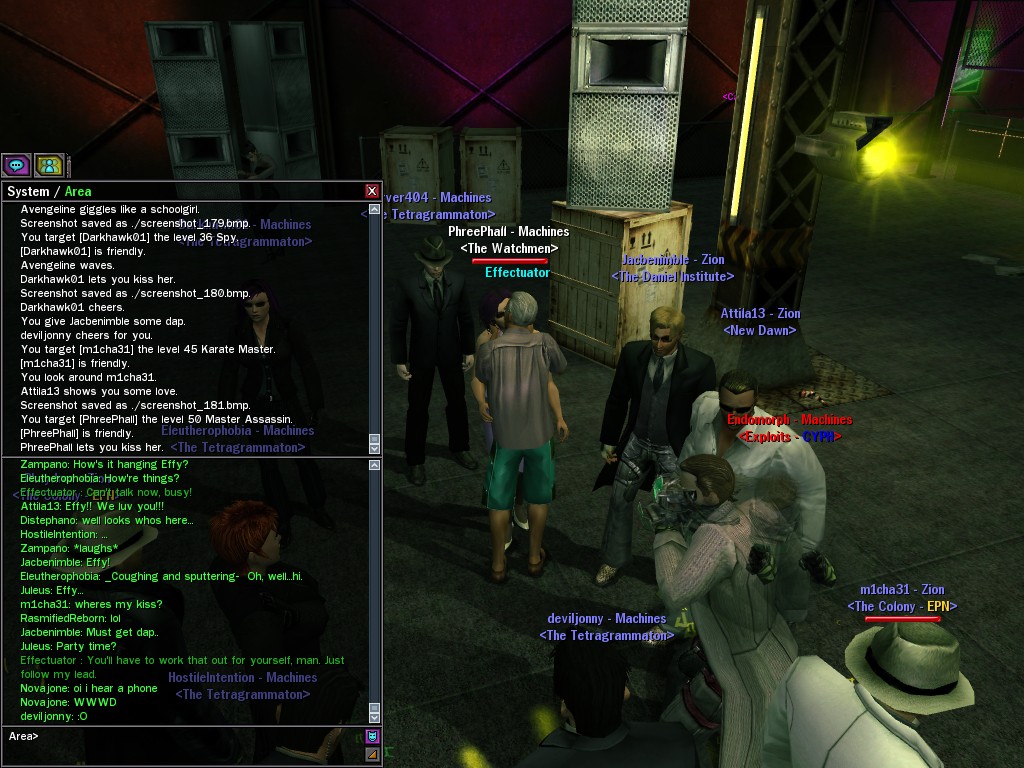Close the System / Area chat window
1024x768 pixels.
tap(372, 191)
